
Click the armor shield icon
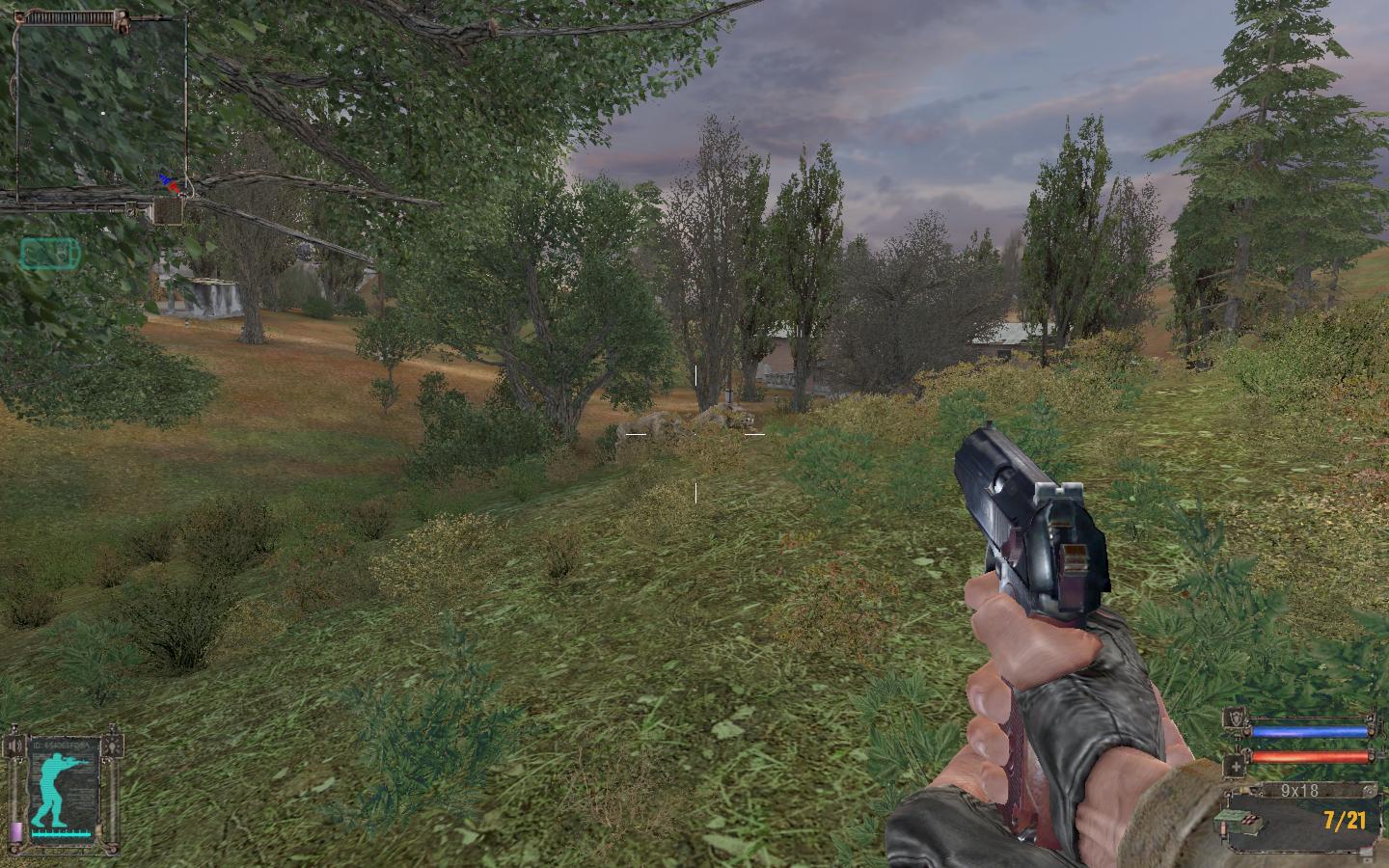pos(1236,718)
